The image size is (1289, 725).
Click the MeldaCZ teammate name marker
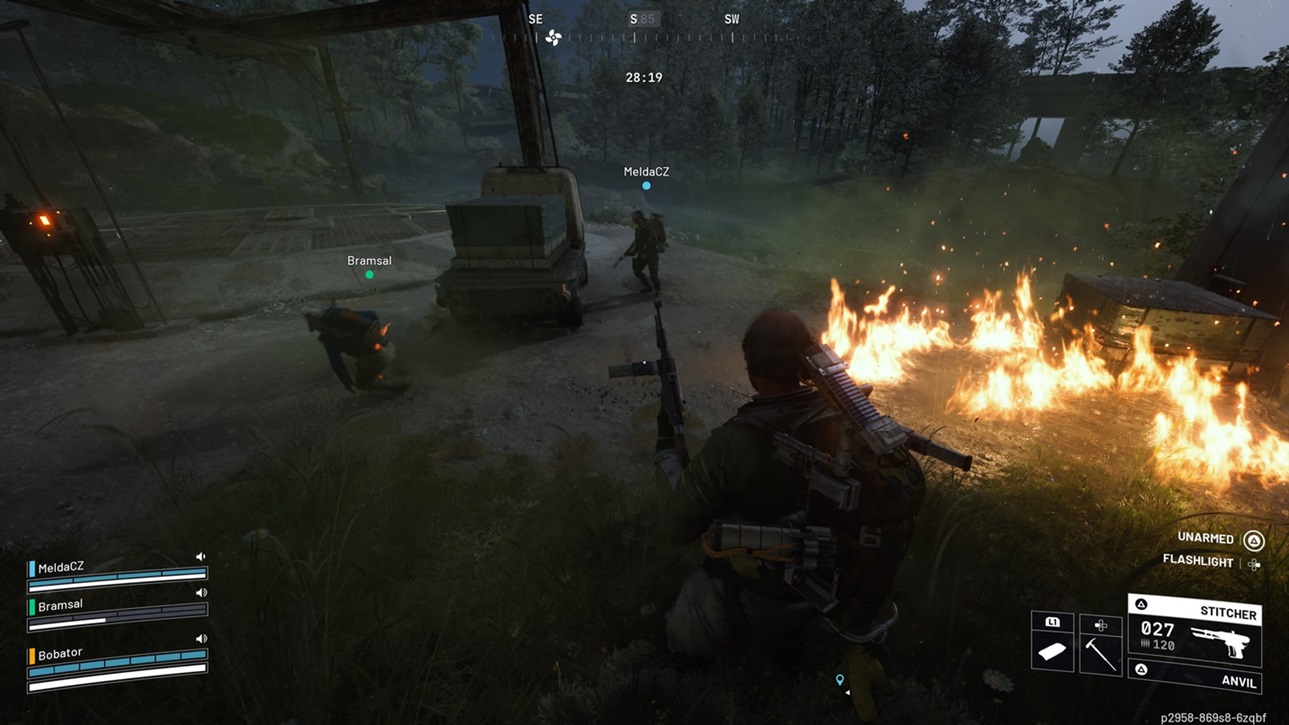pyautogui.click(x=646, y=172)
